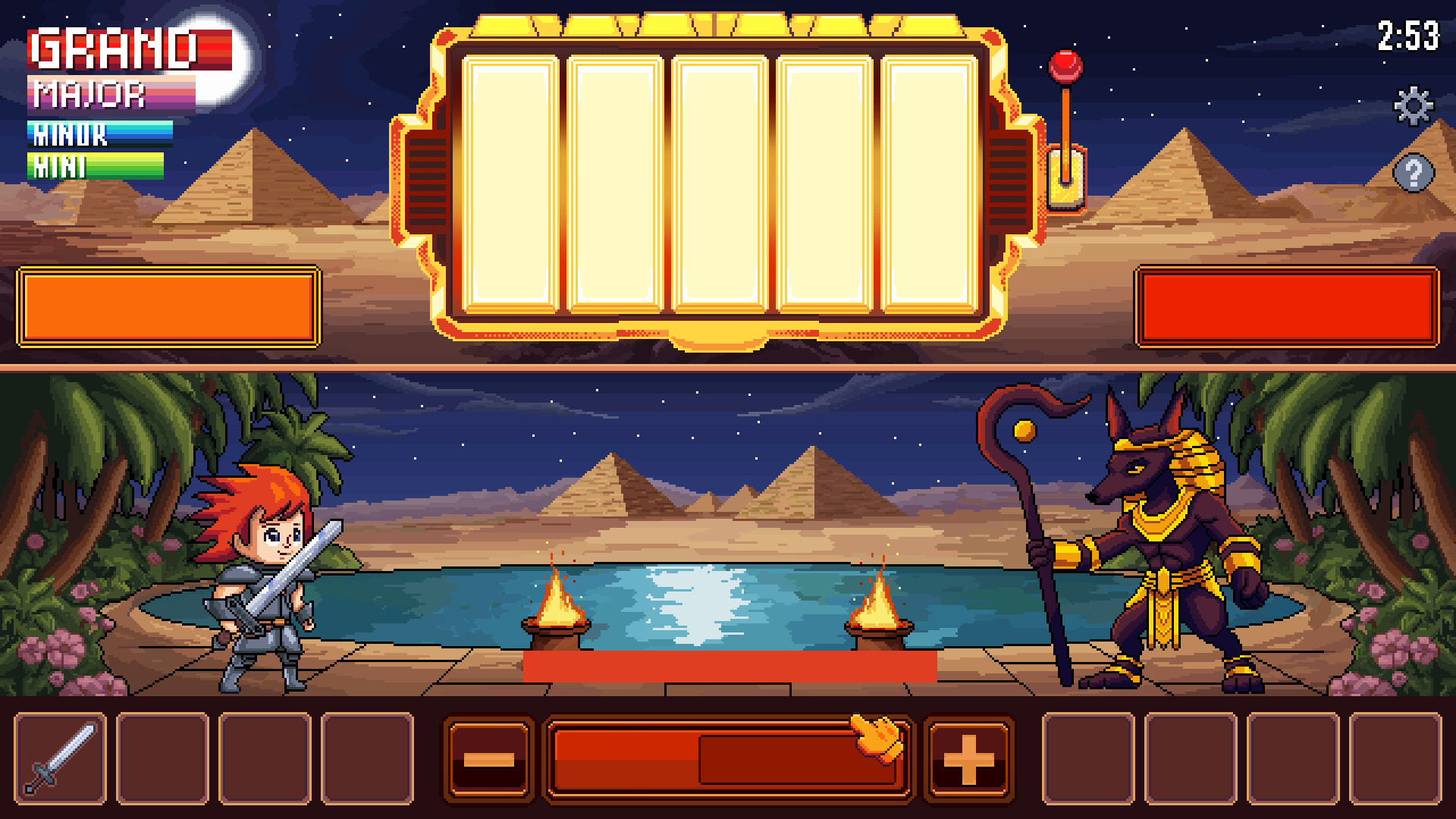Click the red knob atop the lever
This screenshot has width=1456, height=819.
pos(1067,68)
